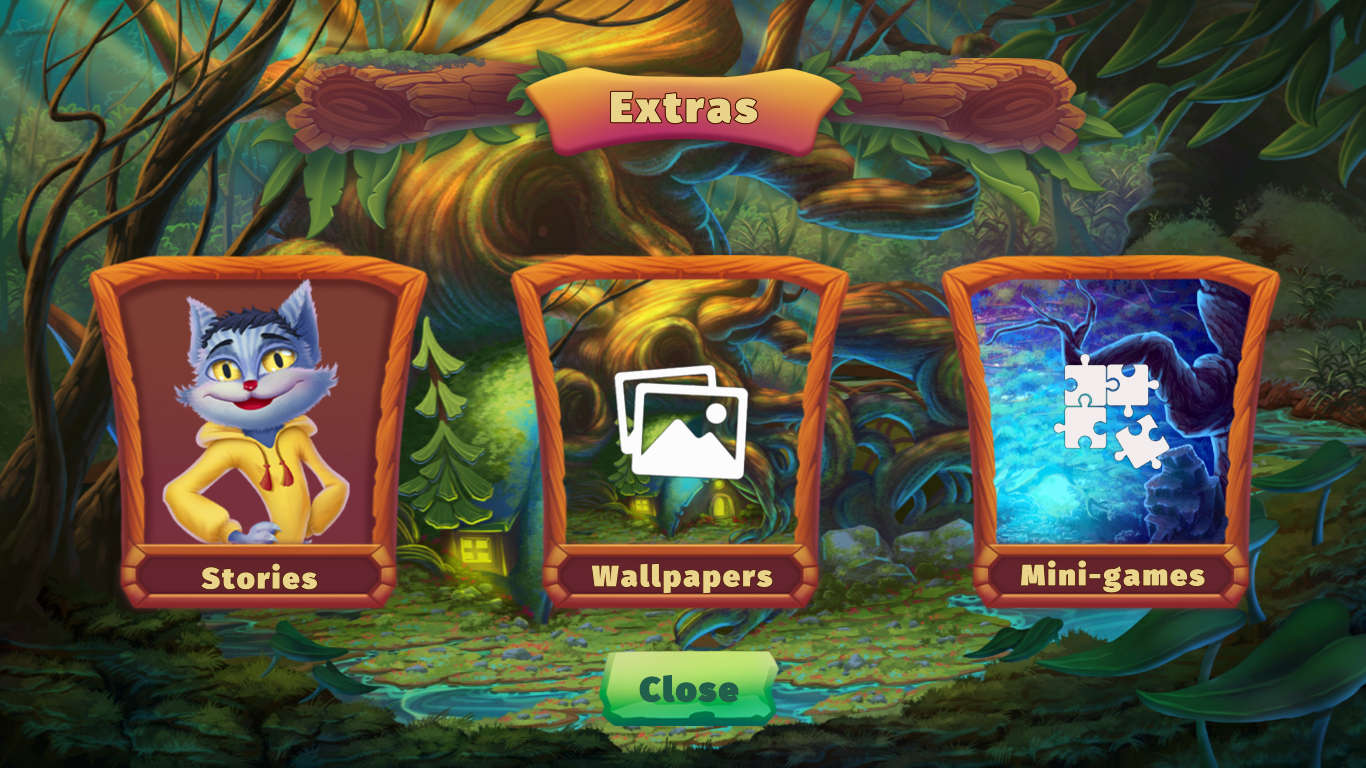
Task: Click the circle sun inside the wallpaper icon
Action: [x=717, y=411]
